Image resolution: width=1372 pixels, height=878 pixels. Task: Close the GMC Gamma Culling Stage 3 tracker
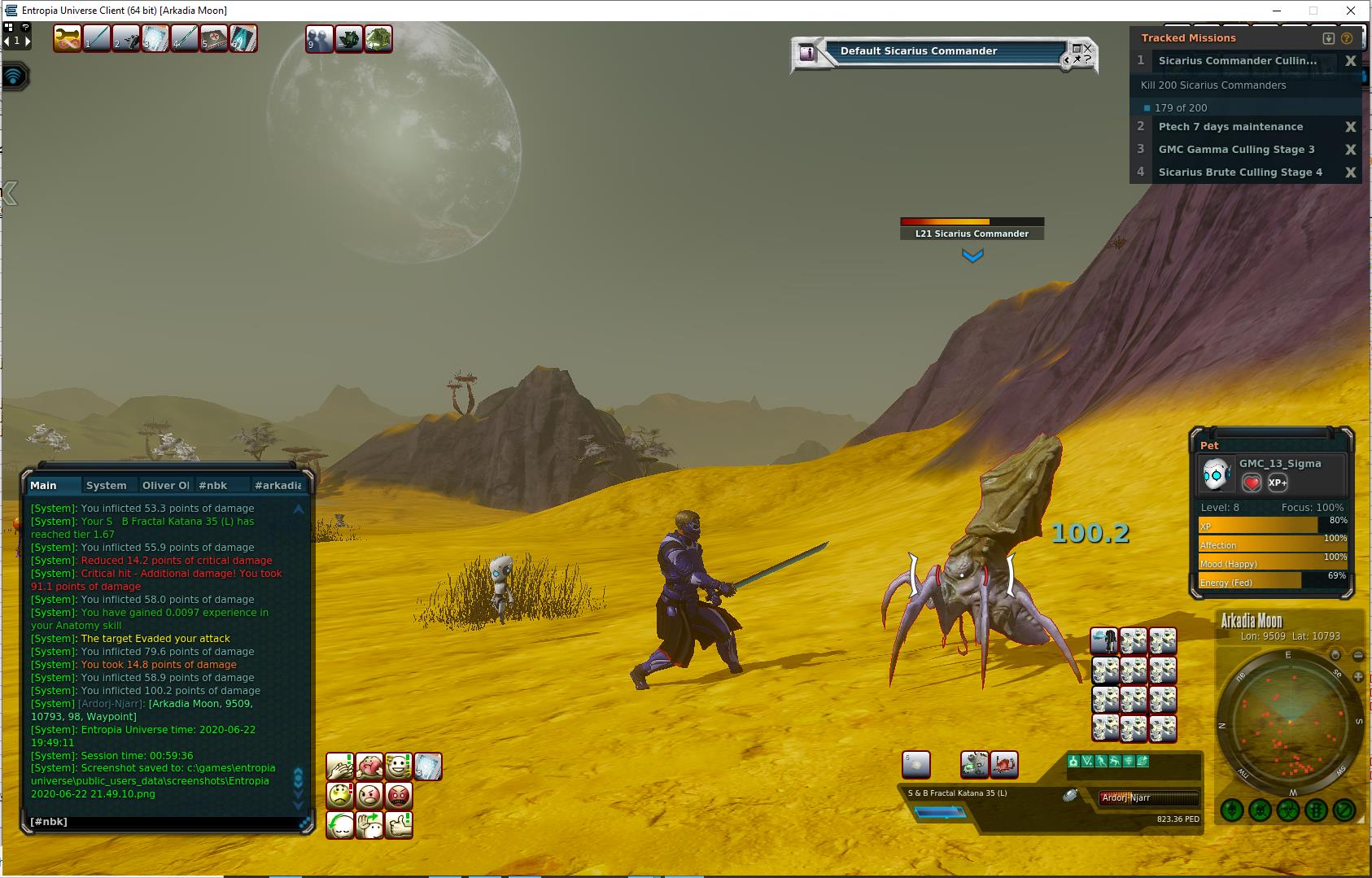point(1350,150)
